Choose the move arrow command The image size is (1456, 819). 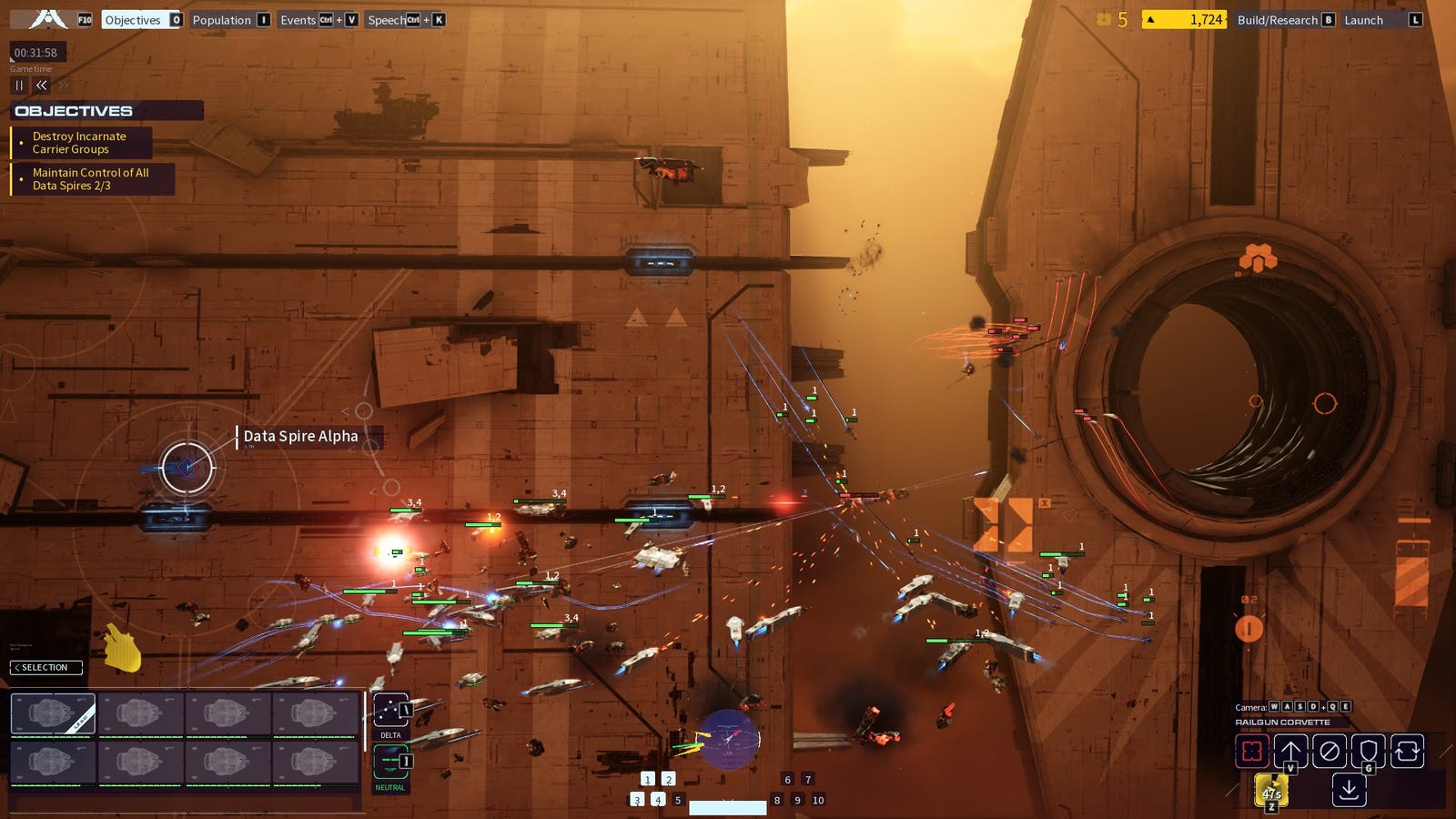point(1290,752)
